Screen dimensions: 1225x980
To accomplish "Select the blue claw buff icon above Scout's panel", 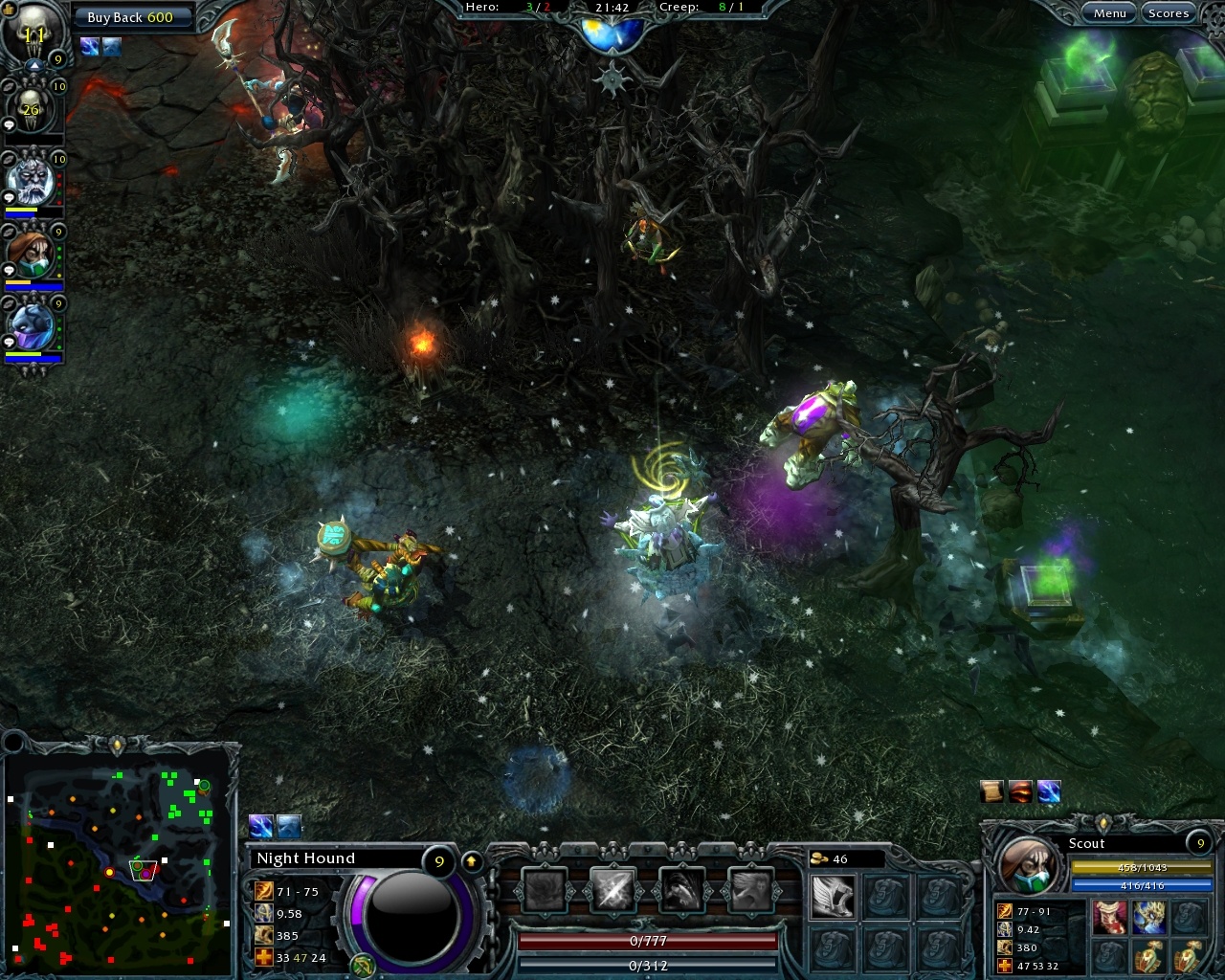I will pyautogui.click(x=1050, y=791).
